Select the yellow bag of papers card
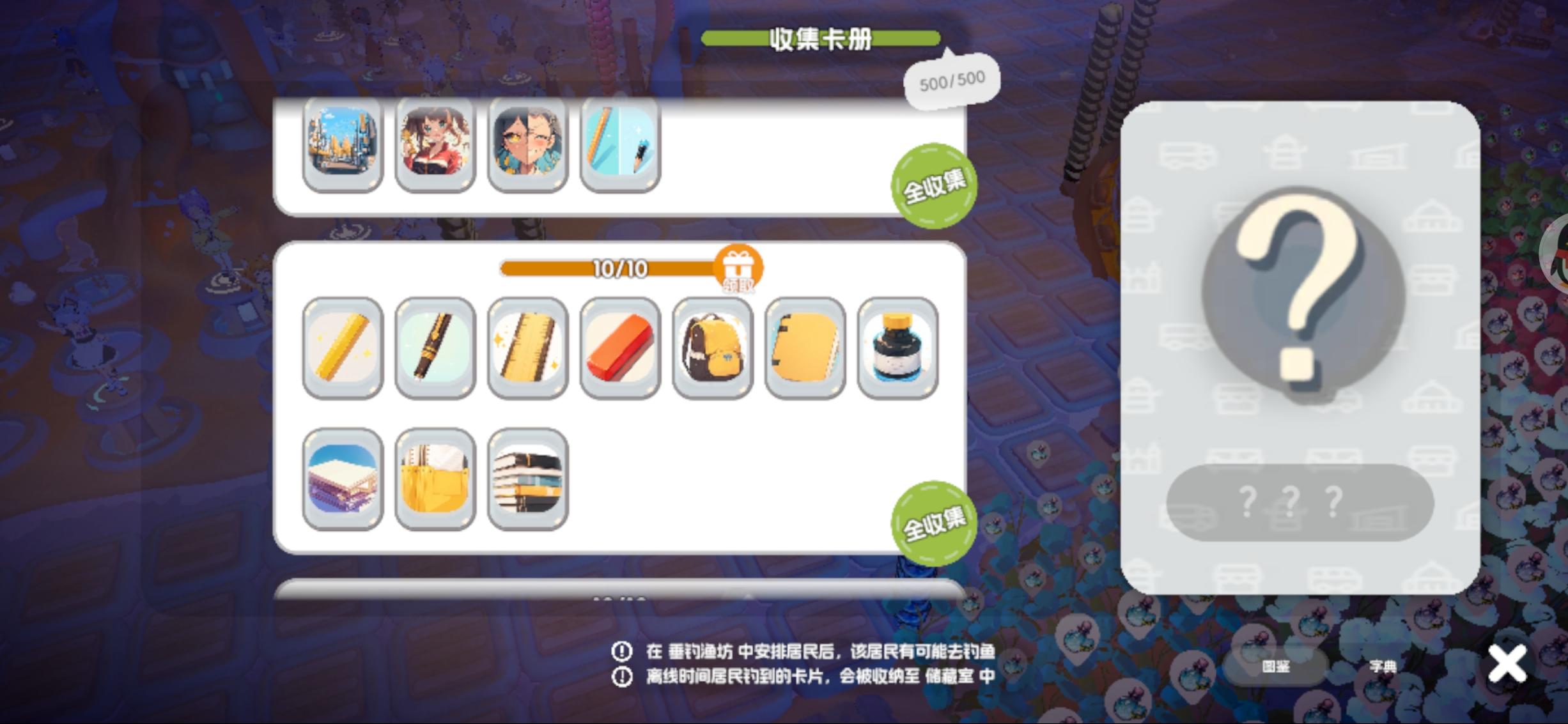Image resolution: width=1568 pixels, height=724 pixels. coord(435,478)
